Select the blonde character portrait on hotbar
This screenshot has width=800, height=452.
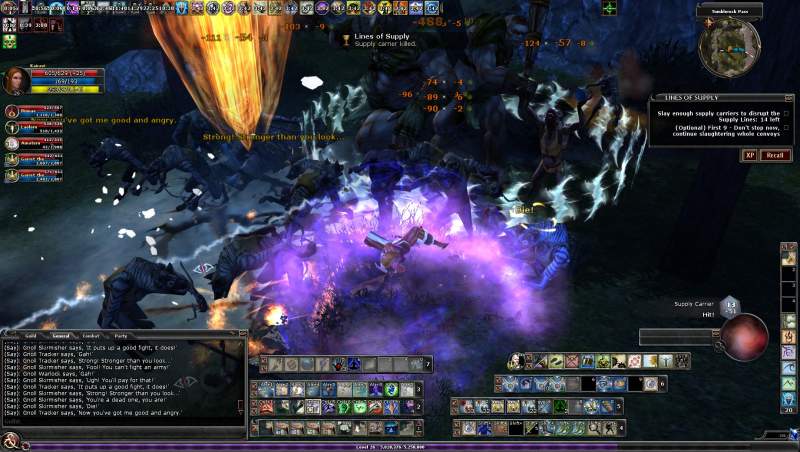click(x=516, y=361)
